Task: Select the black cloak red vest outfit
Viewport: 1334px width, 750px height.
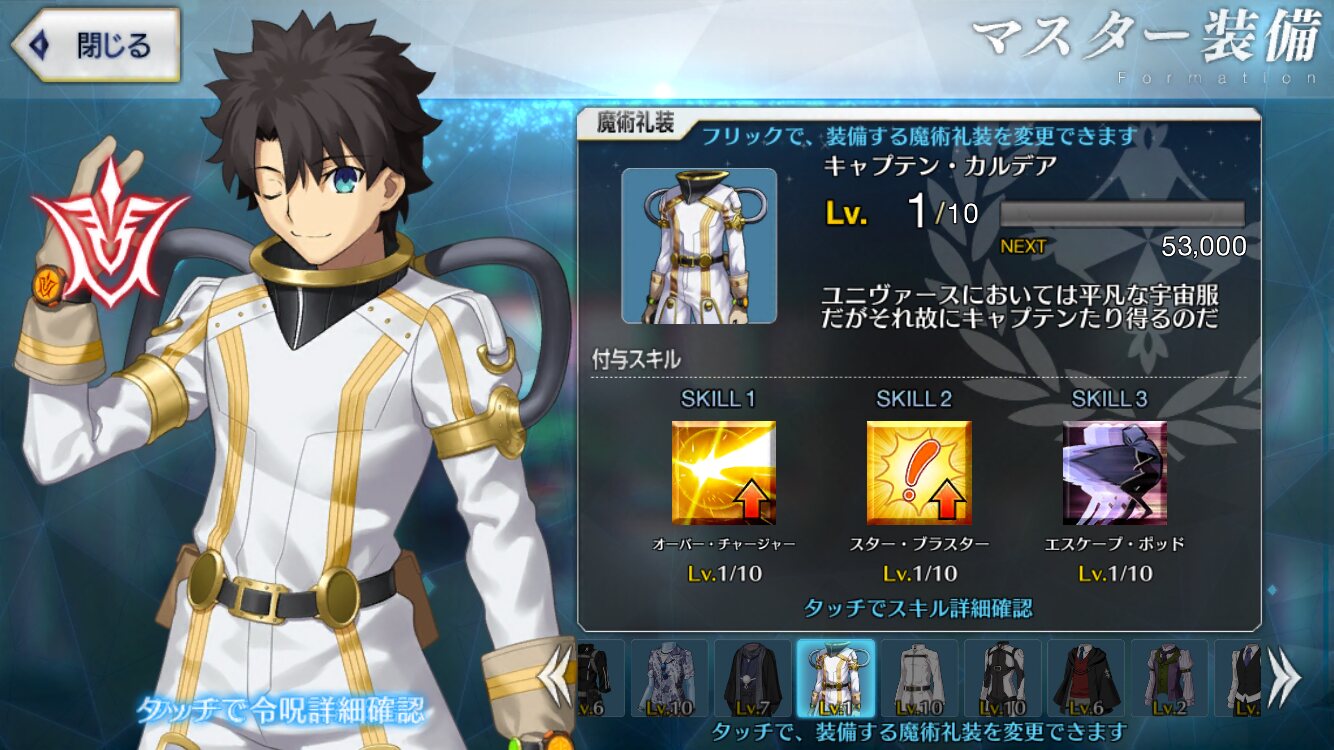Action: 1087,679
